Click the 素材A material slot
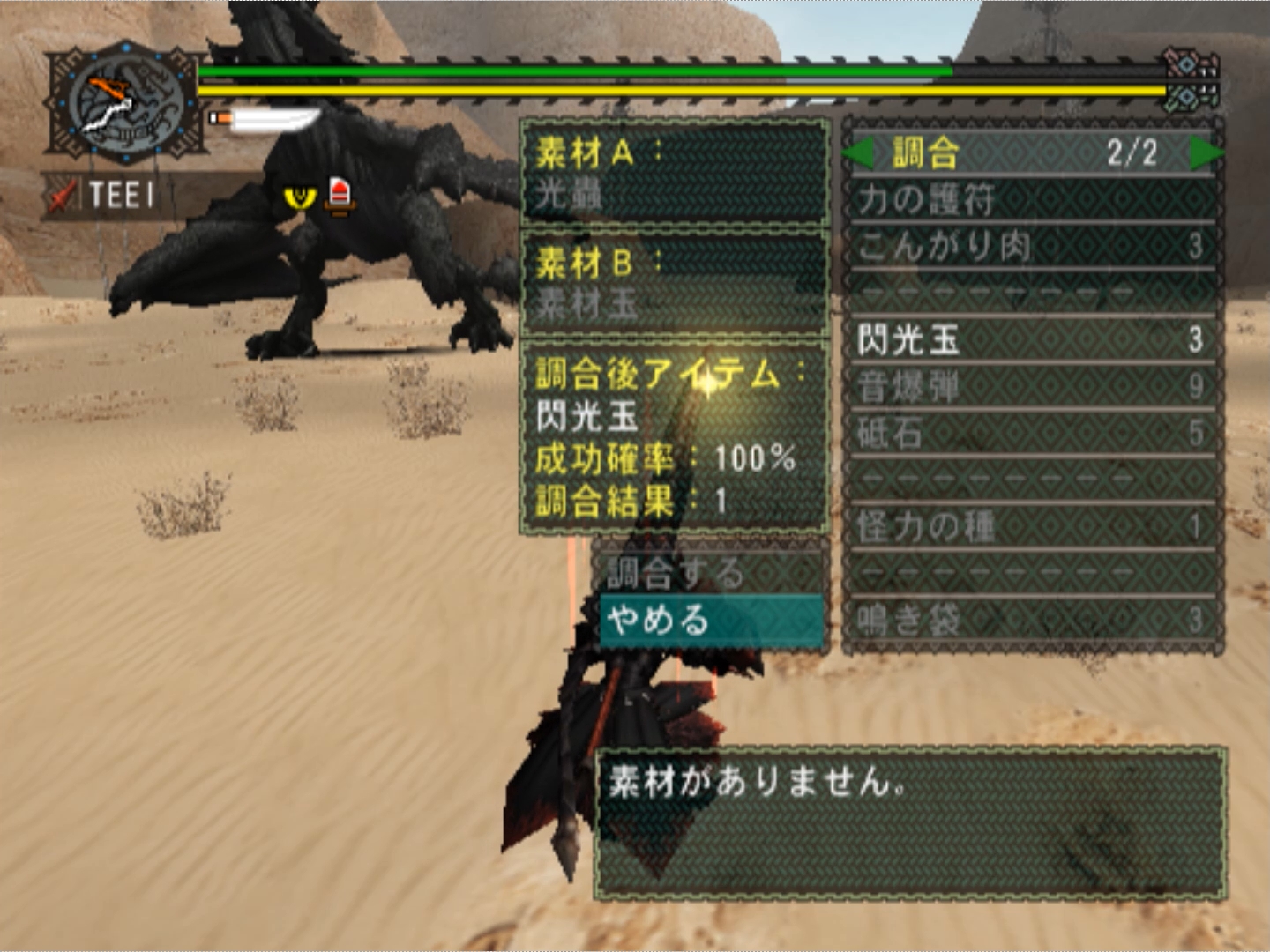 click(675, 172)
